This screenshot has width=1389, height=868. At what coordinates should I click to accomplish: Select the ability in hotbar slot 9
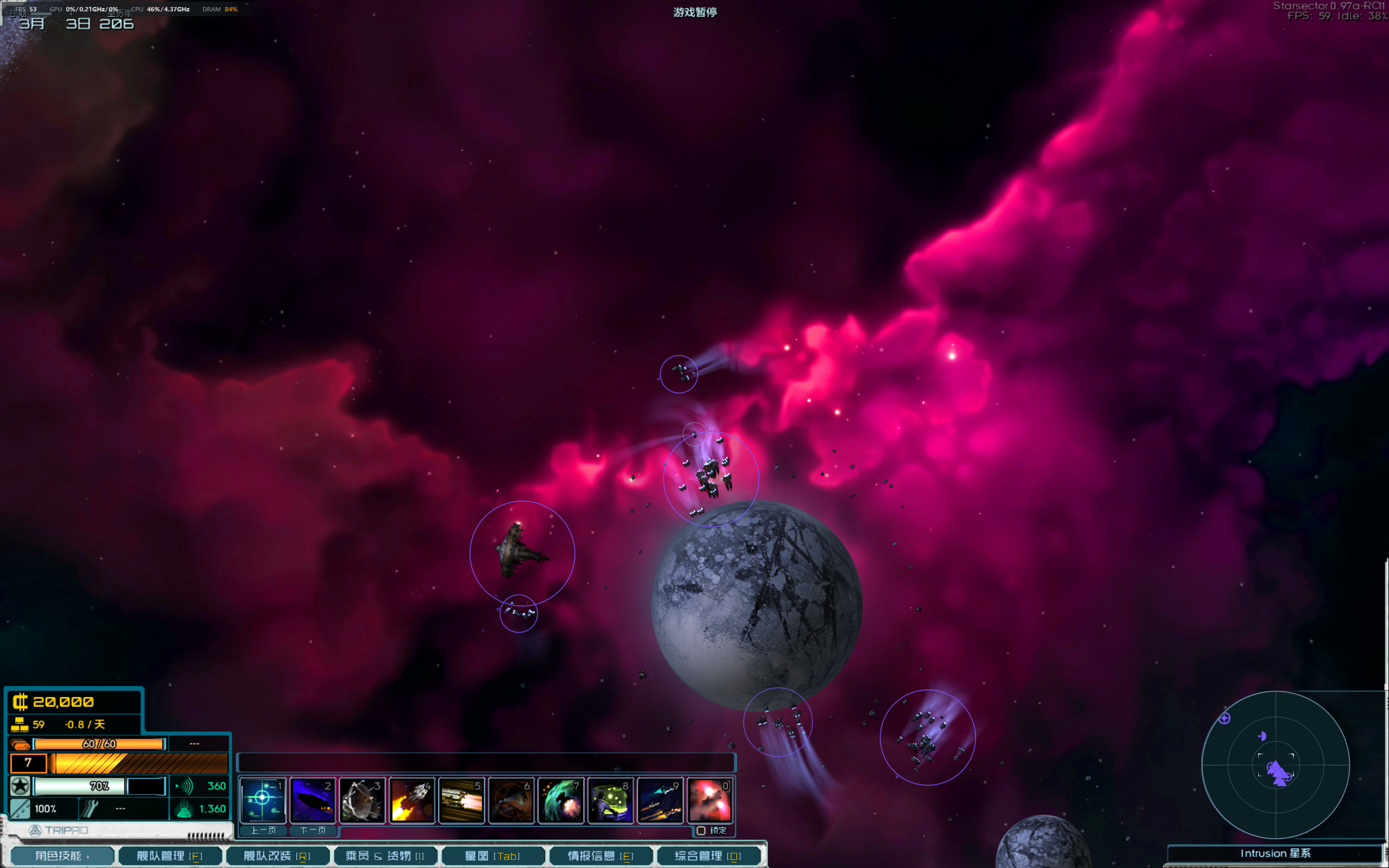pos(660,800)
